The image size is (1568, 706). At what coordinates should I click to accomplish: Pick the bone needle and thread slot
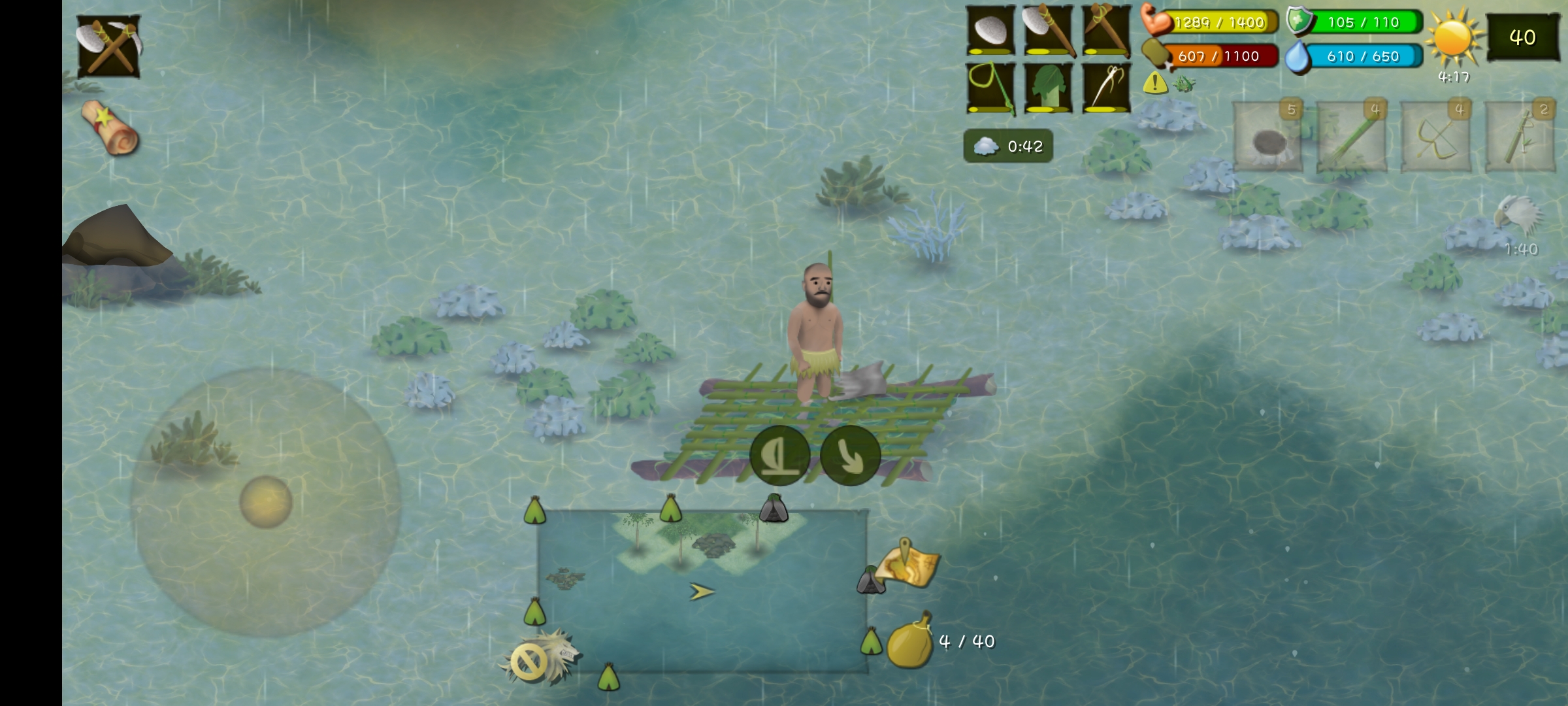[1105, 88]
